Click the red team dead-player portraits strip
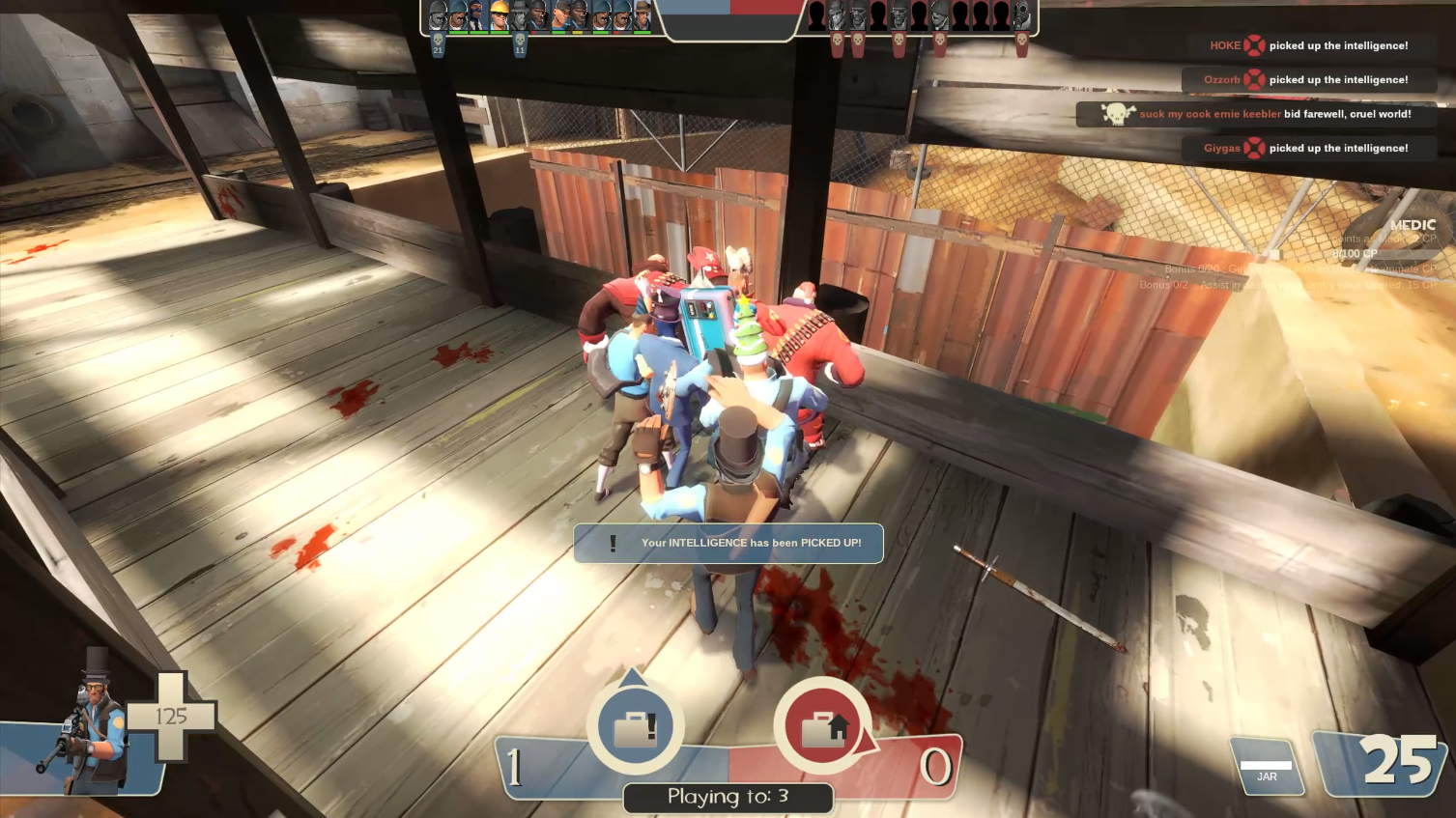 pos(918,16)
